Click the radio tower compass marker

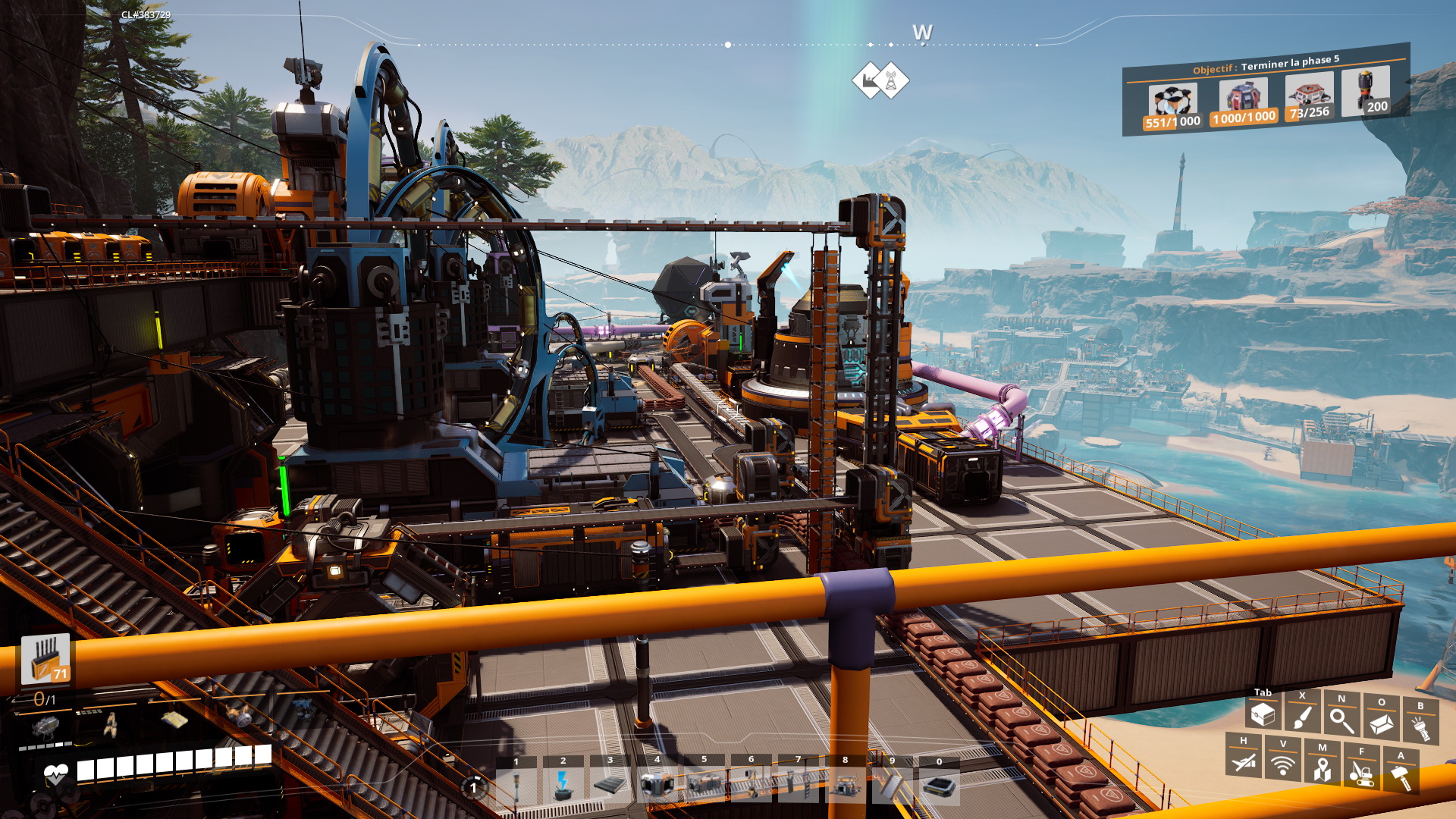point(891,80)
